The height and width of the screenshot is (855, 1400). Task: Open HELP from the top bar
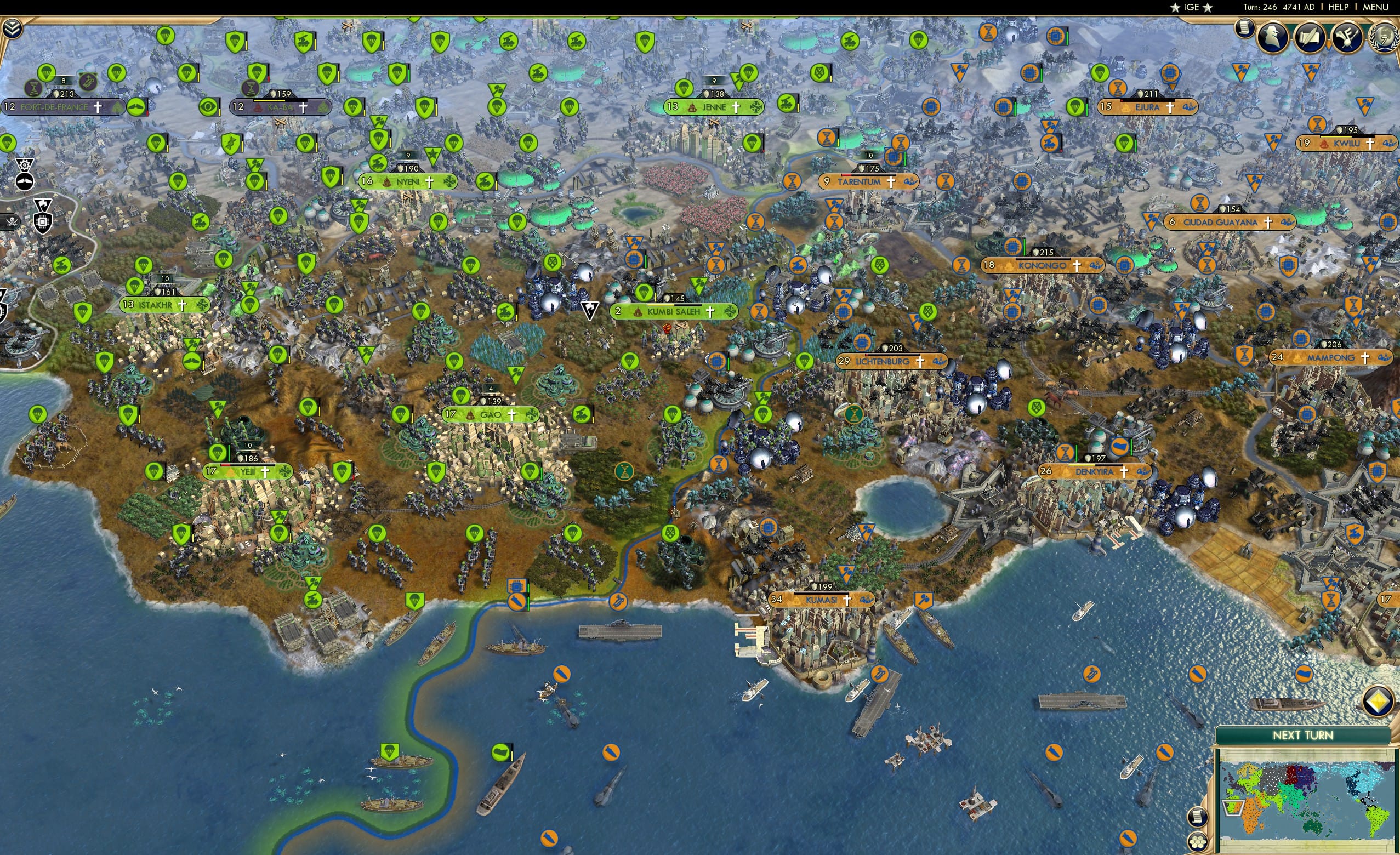point(1339,7)
